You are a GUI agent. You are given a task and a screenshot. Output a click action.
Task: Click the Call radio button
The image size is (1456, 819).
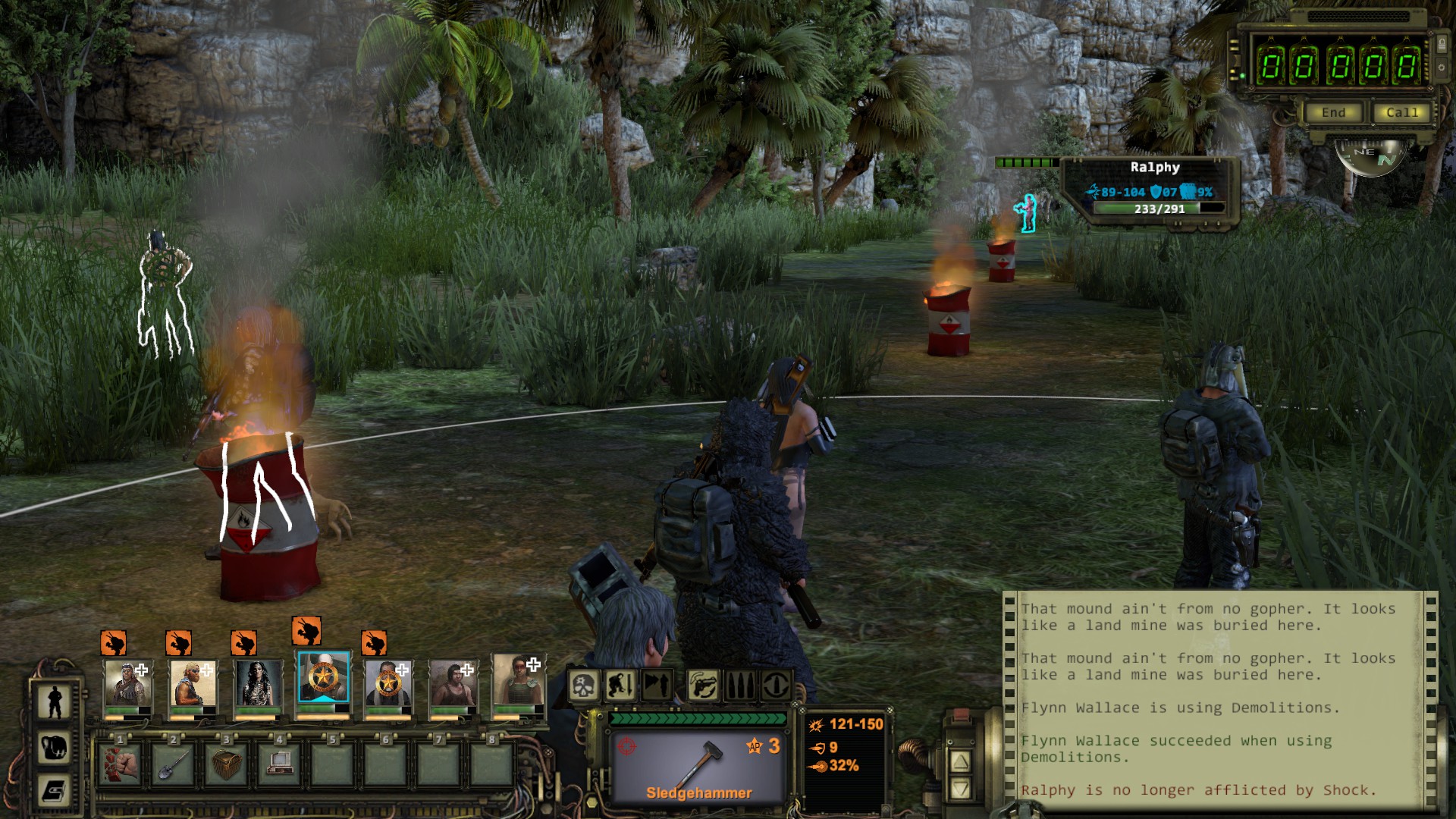coord(1401,113)
